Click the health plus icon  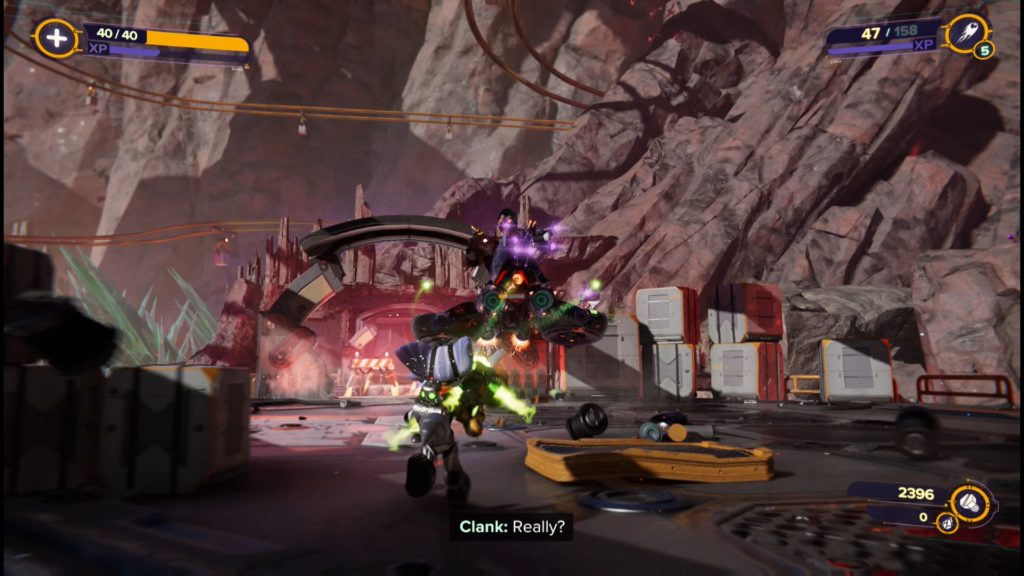click(56, 39)
